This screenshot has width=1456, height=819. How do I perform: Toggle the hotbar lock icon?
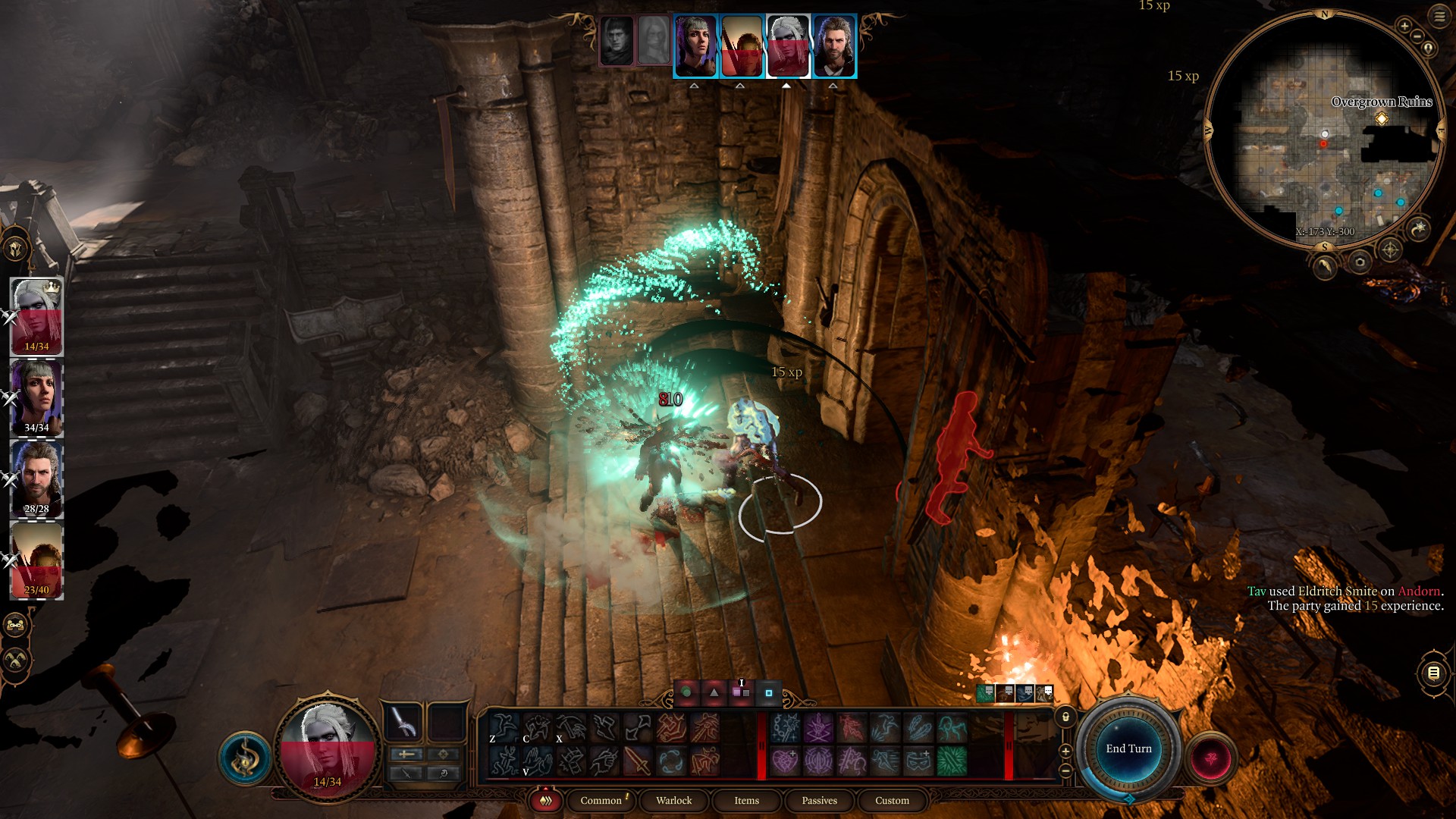click(x=1065, y=717)
